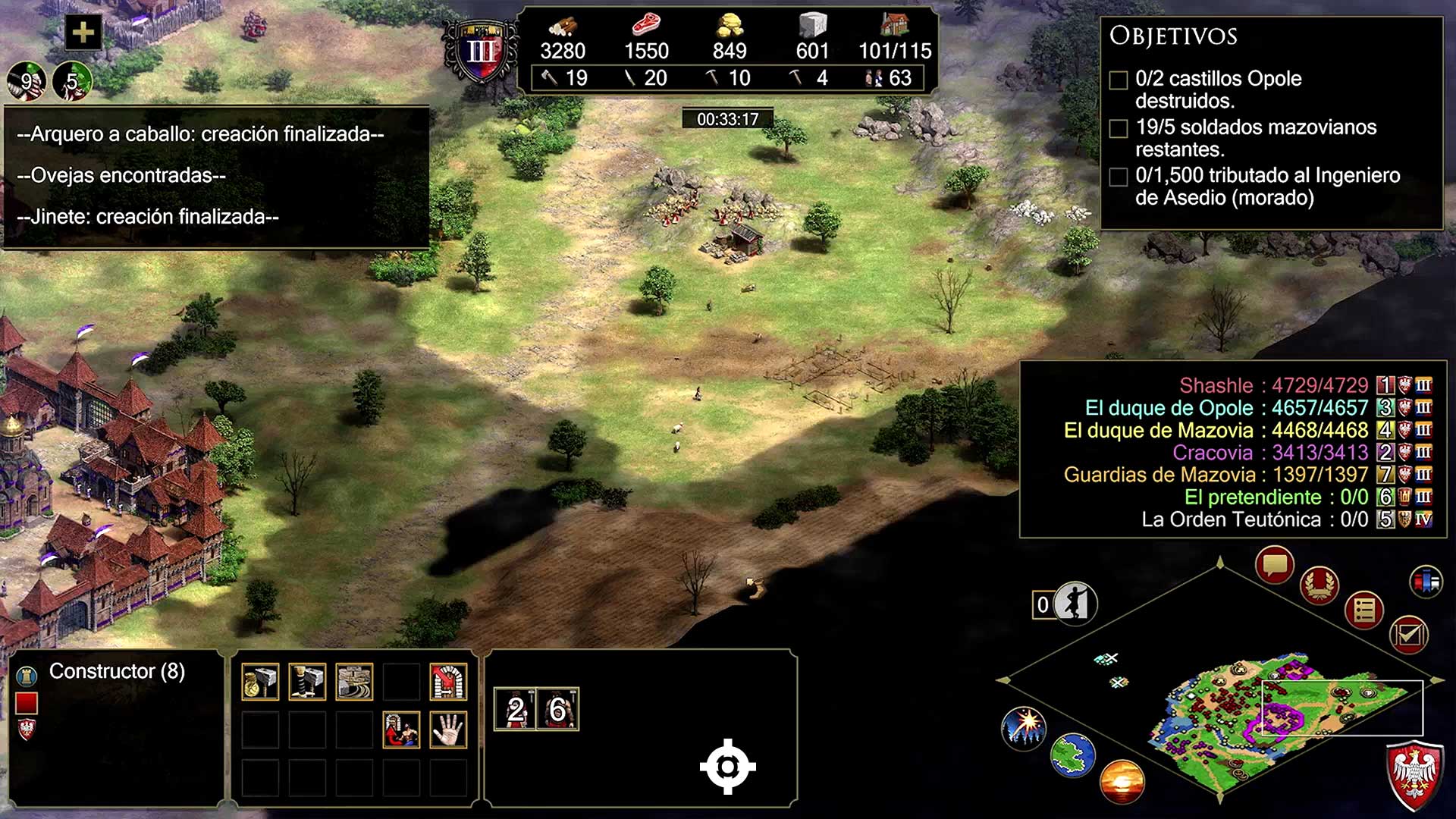Image resolution: width=1456 pixels, height=819 pixels.
Task: Open the military buildings construction menu
Action: 307,681
